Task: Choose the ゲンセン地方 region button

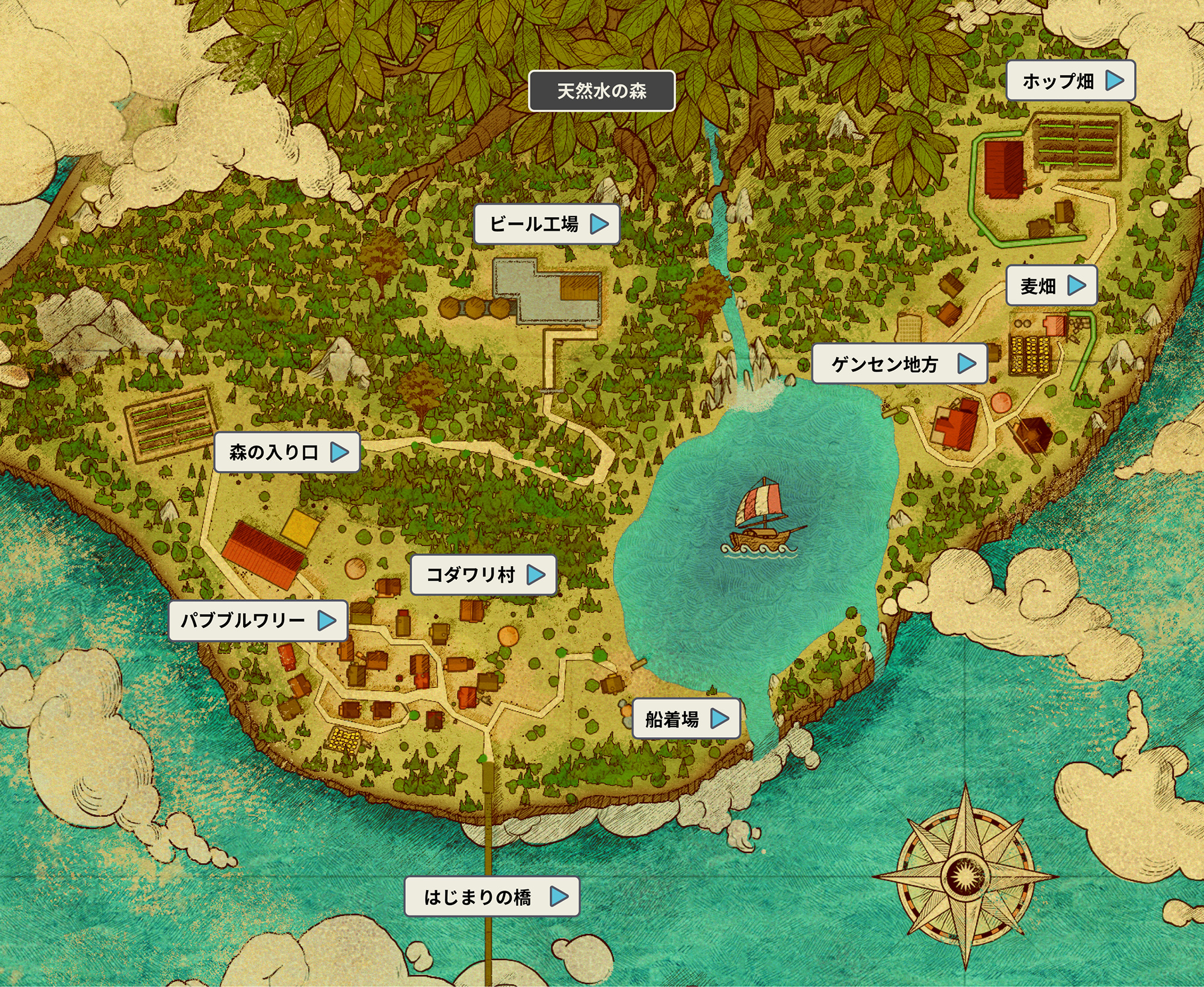Action: click(899, 364)
